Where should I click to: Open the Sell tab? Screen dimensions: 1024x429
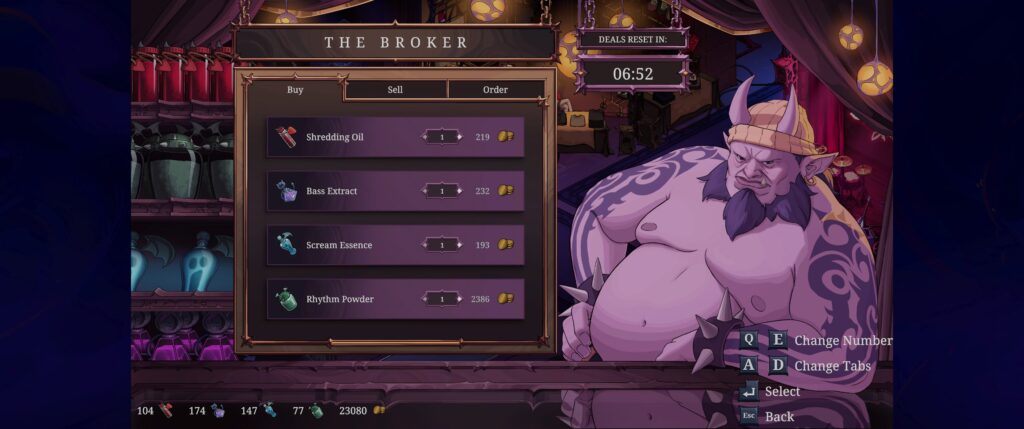pos(395,90)
